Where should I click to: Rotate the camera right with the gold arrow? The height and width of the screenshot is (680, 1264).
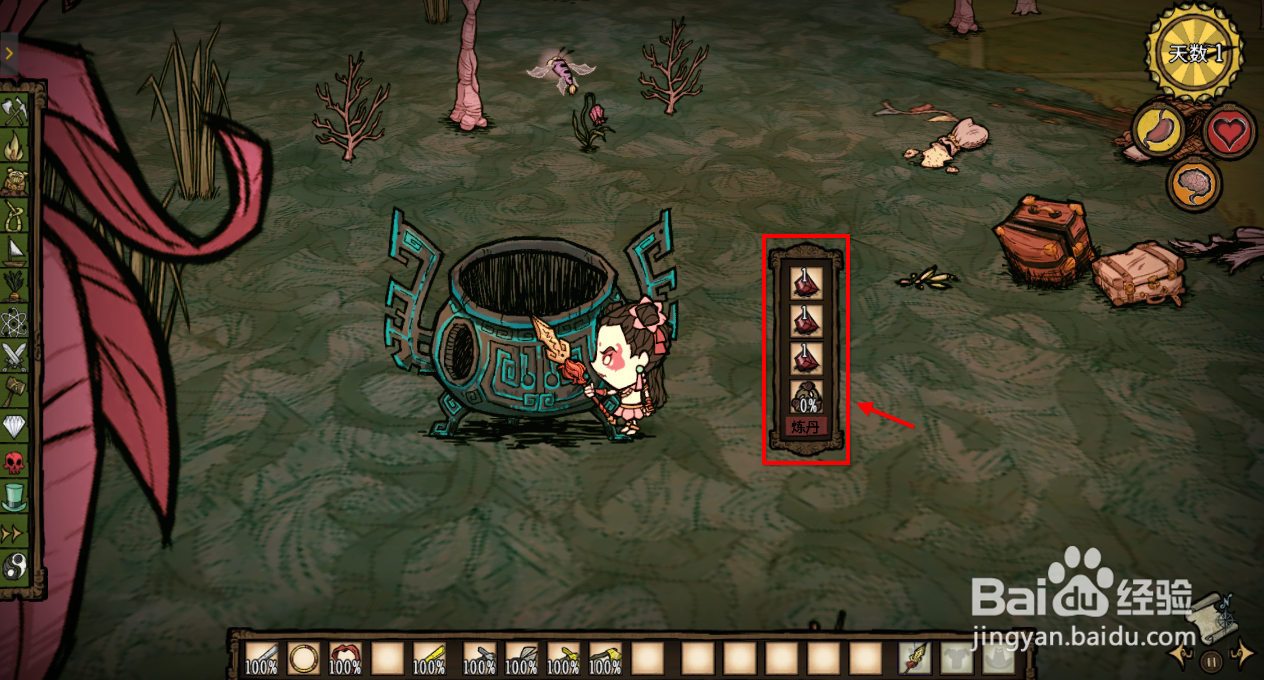(1242, 655)
